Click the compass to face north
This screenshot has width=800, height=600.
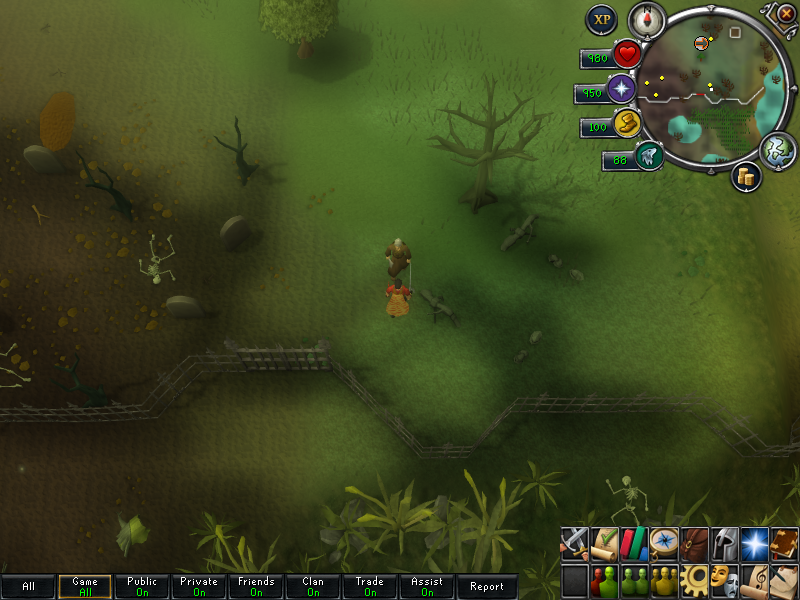coord(646,19)
